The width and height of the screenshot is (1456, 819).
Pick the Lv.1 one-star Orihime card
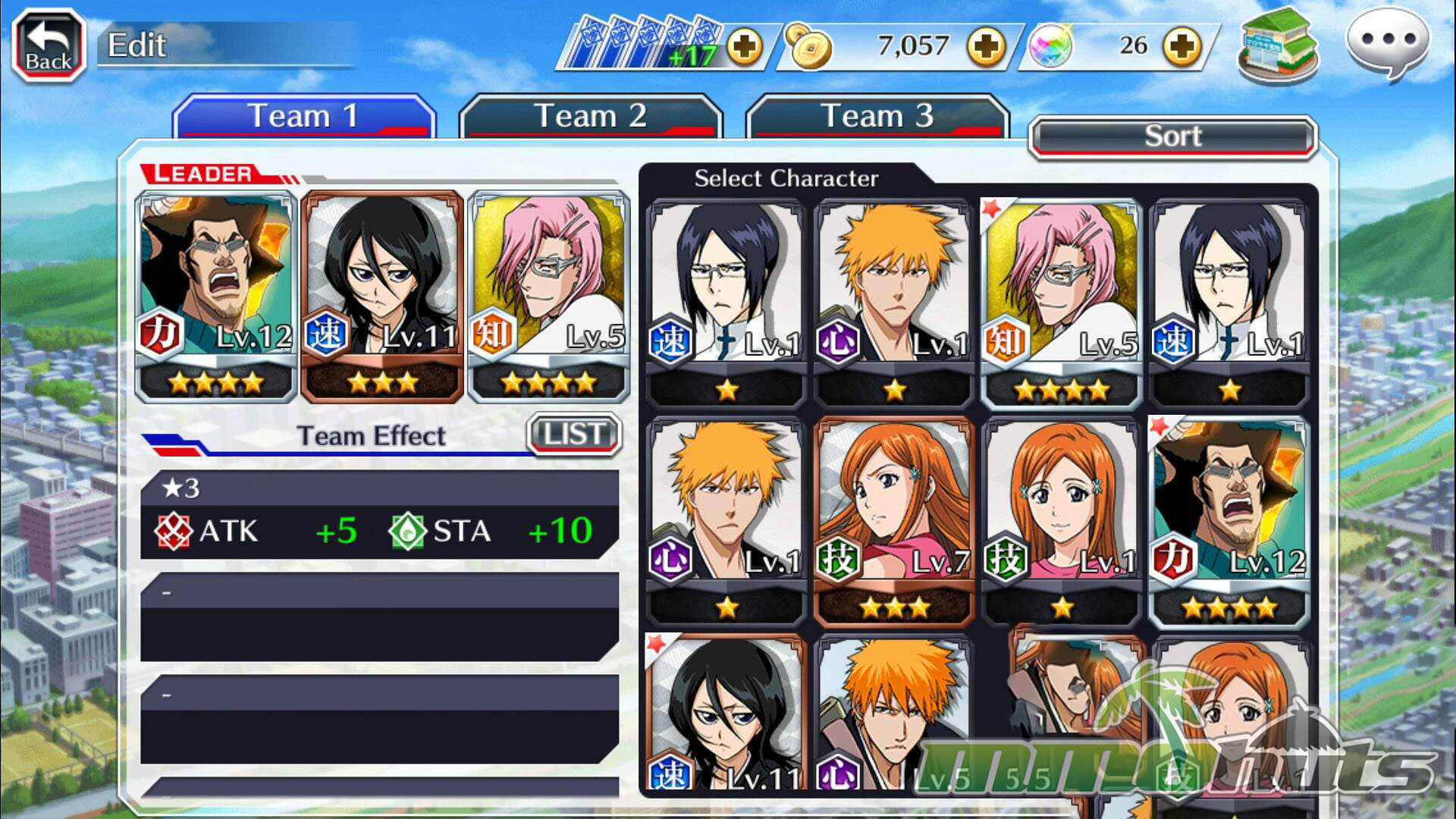coord(1062,522)
